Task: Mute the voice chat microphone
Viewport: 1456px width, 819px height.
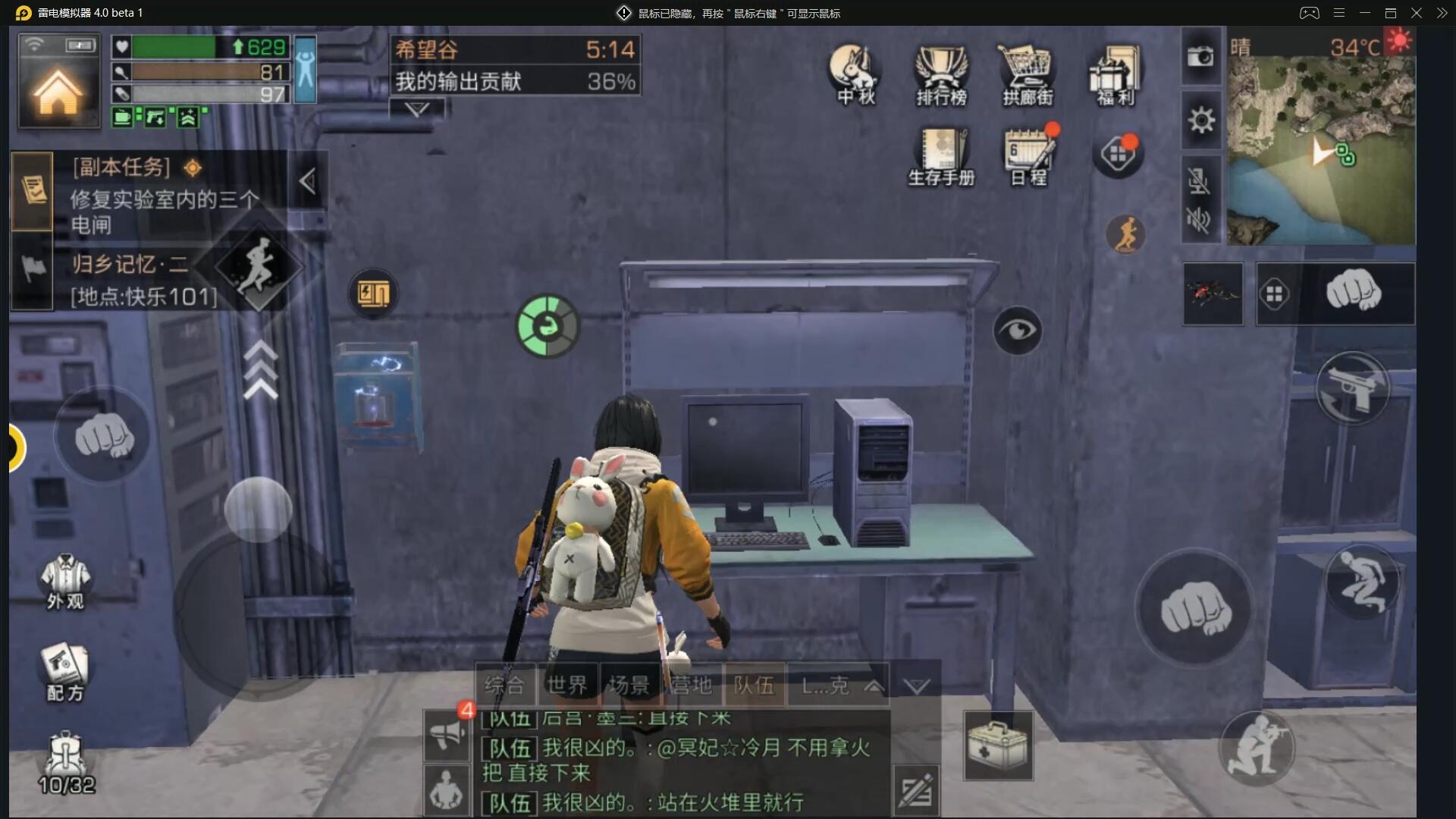Action: tap(1199, 180)
